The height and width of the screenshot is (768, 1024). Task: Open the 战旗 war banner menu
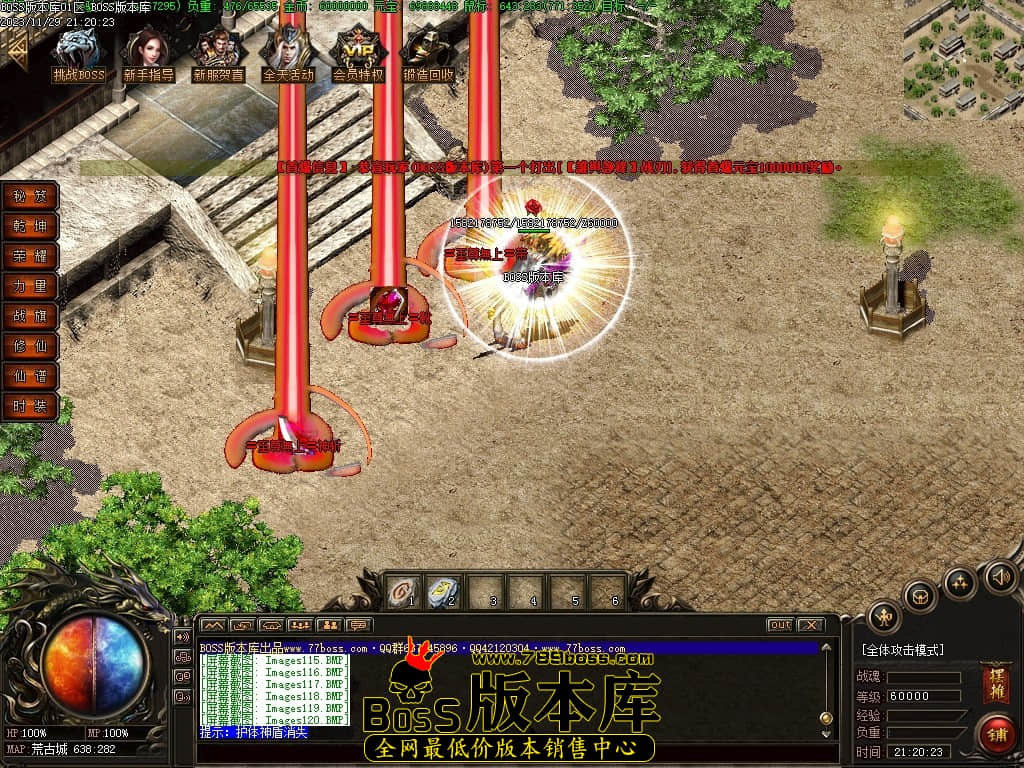[x=30, y=316]
